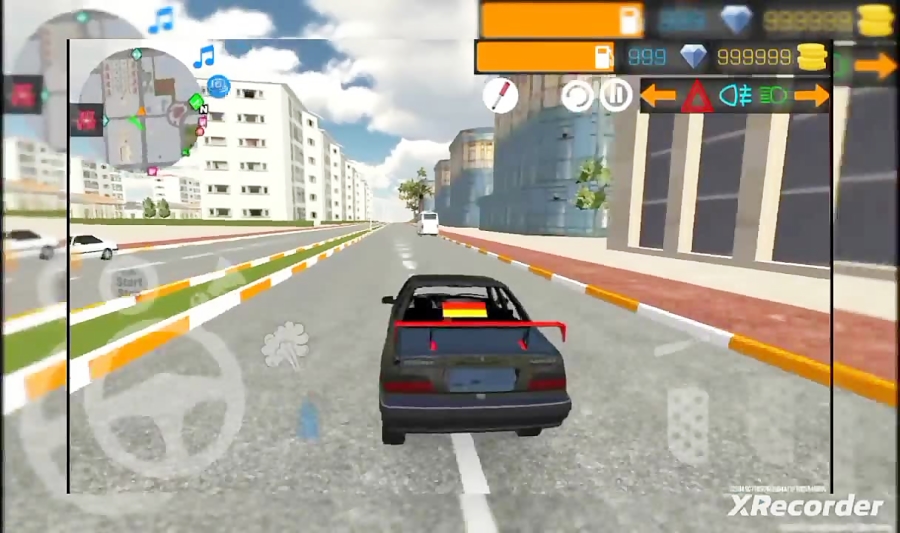Tap the blue camera view button
The image size is (900, 533).
coord(219,88)
